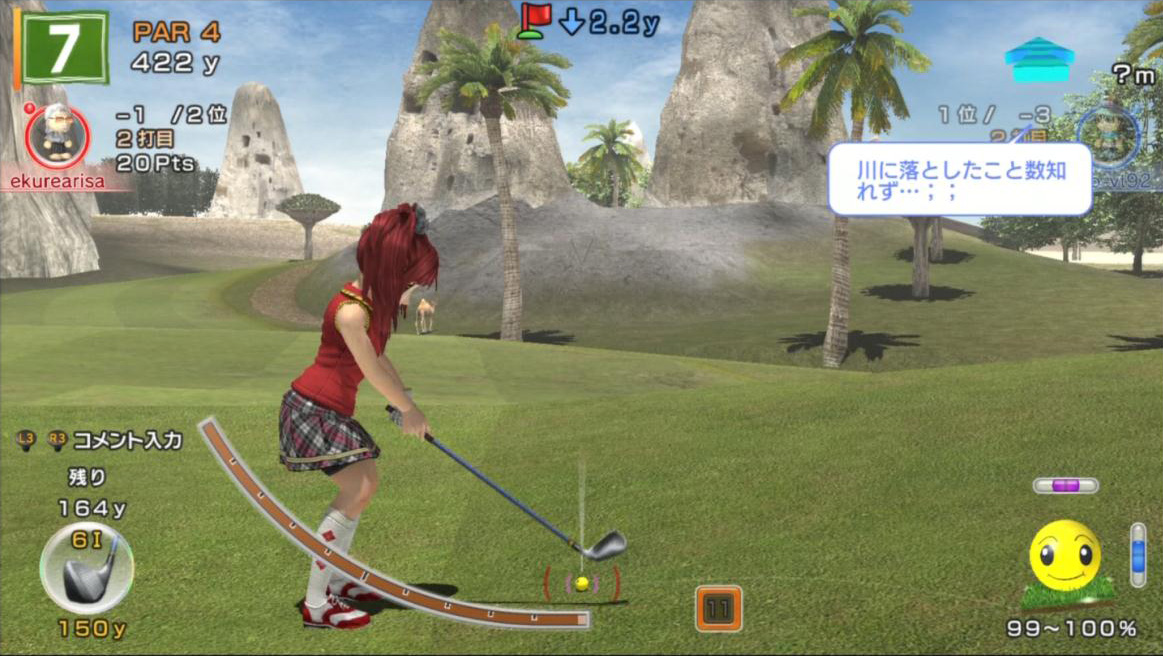The width and height of the screenshot is (1163, 656).
Task: Click the opponent's Japanese chat bubble
Action: tap(958, 179)
